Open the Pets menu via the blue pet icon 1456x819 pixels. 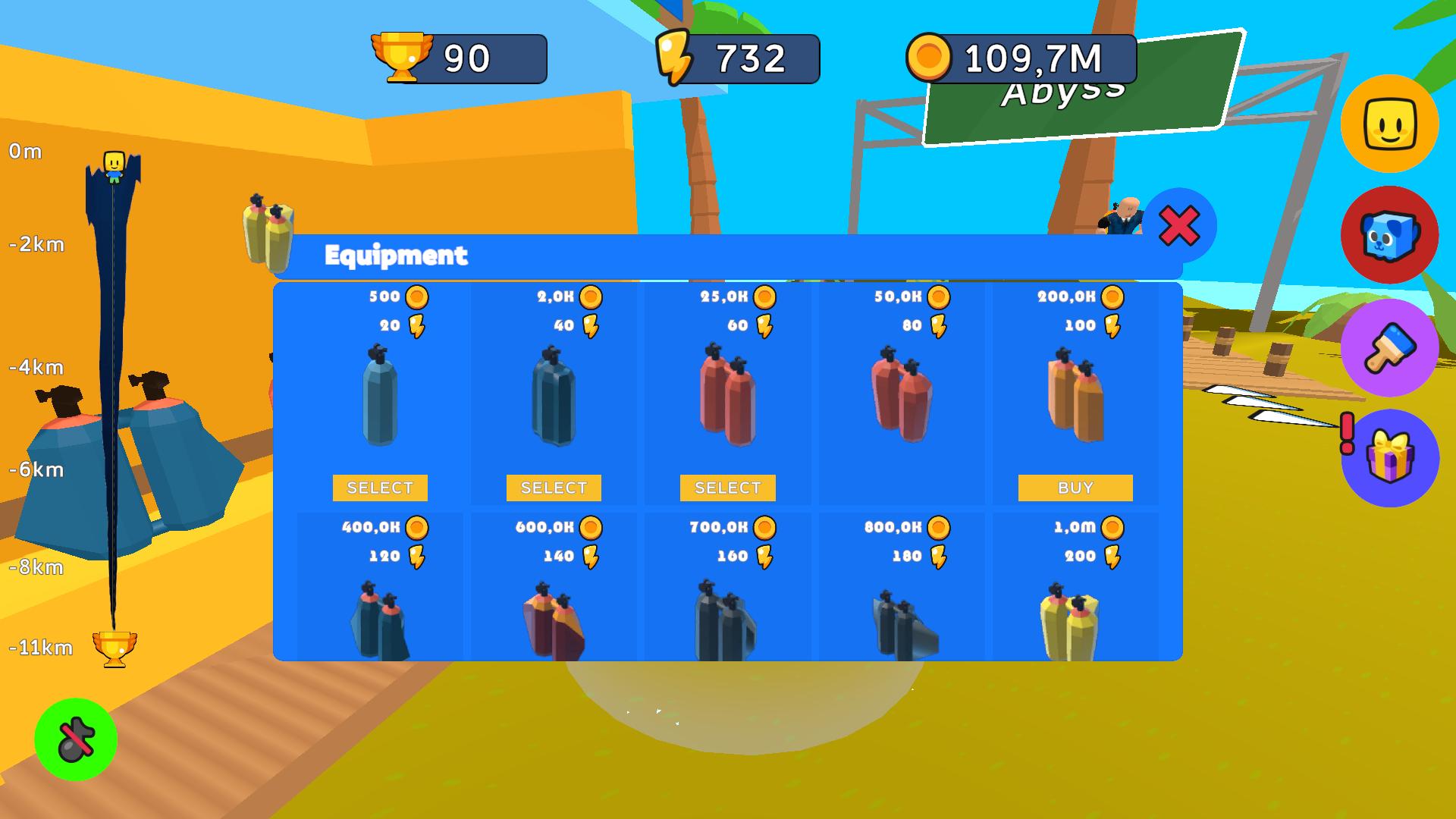(1390, 237)
